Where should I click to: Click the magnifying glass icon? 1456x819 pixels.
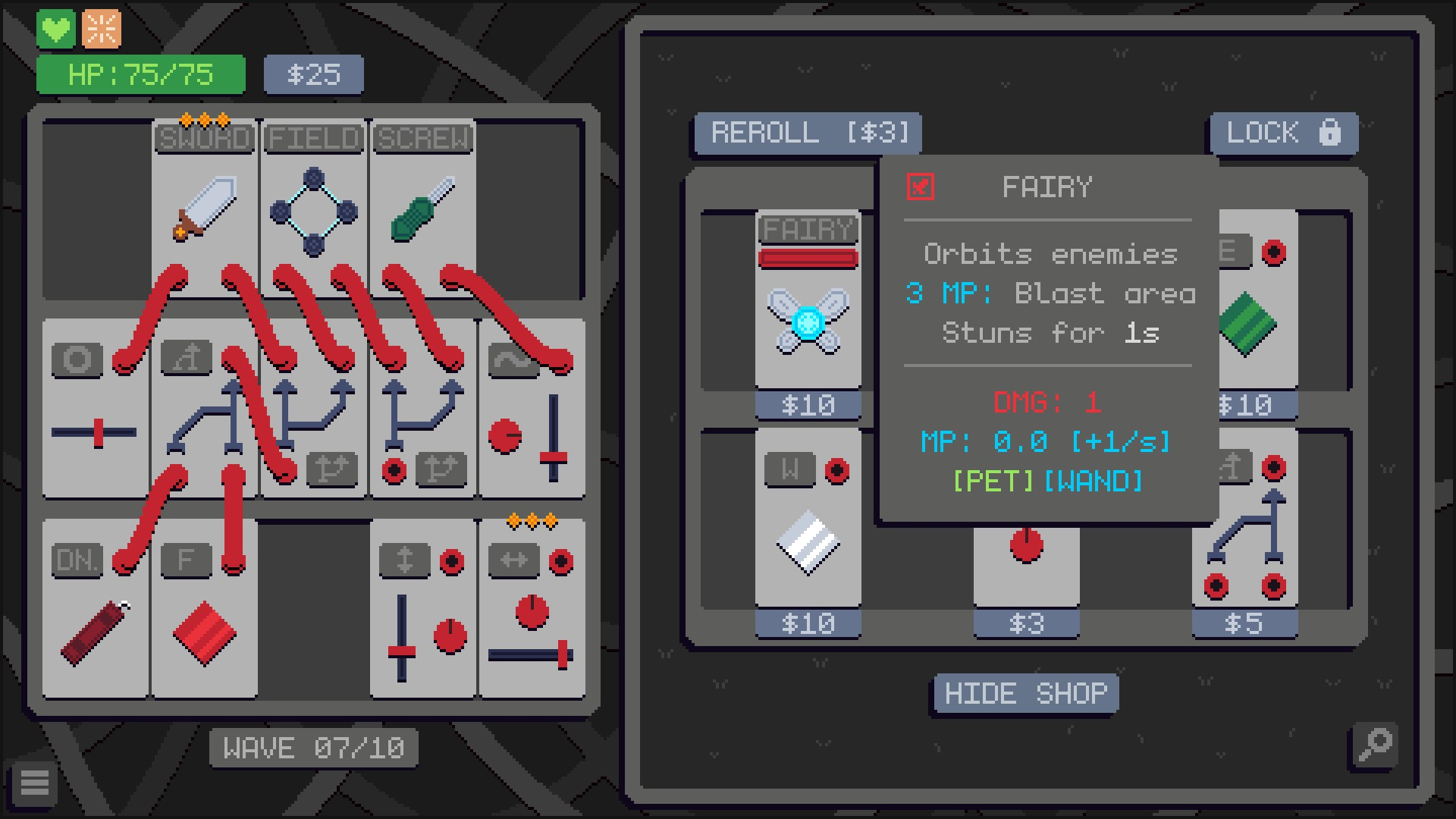click(1374, 745)
